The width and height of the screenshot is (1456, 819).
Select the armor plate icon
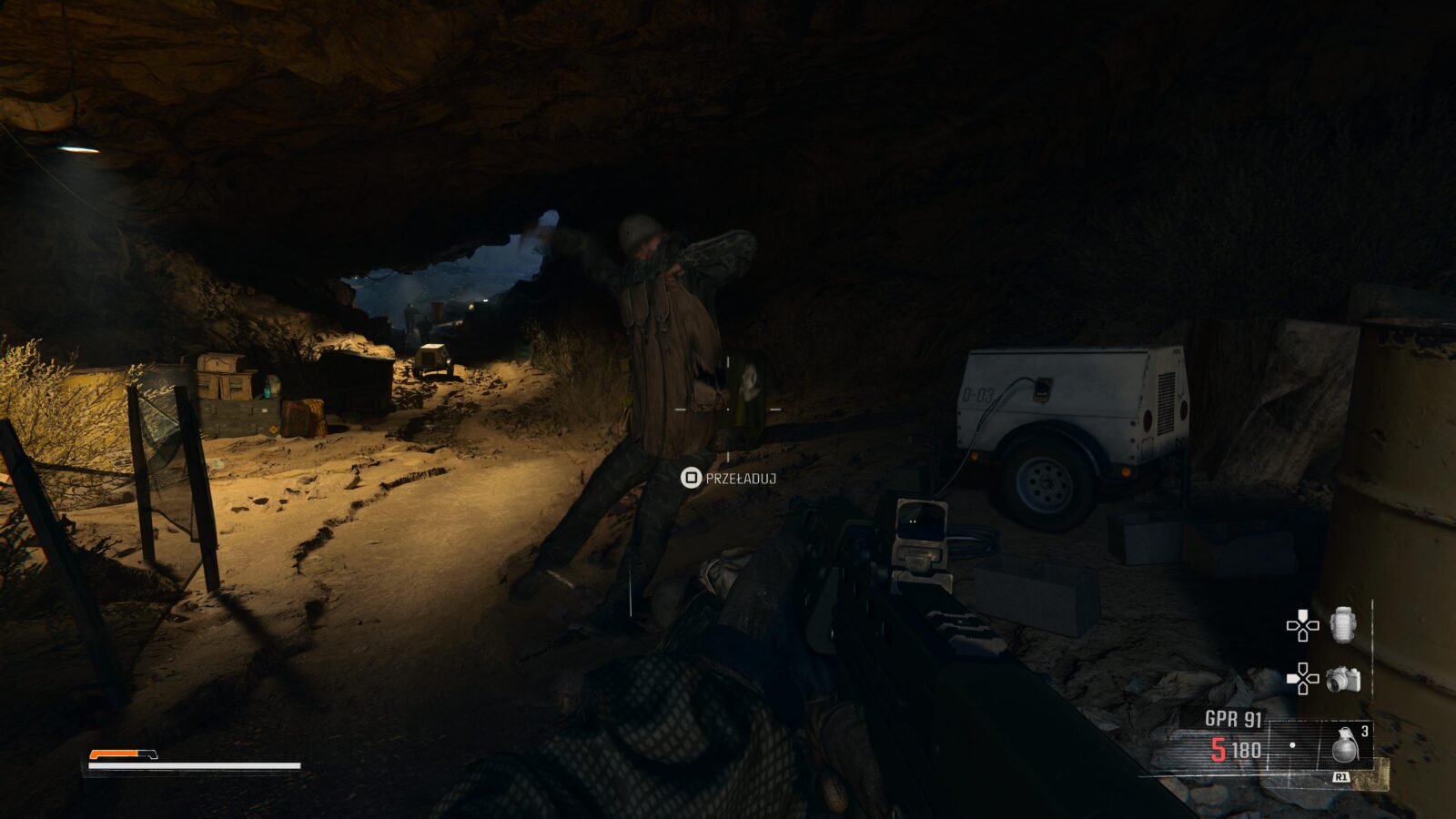point(1343,625)
